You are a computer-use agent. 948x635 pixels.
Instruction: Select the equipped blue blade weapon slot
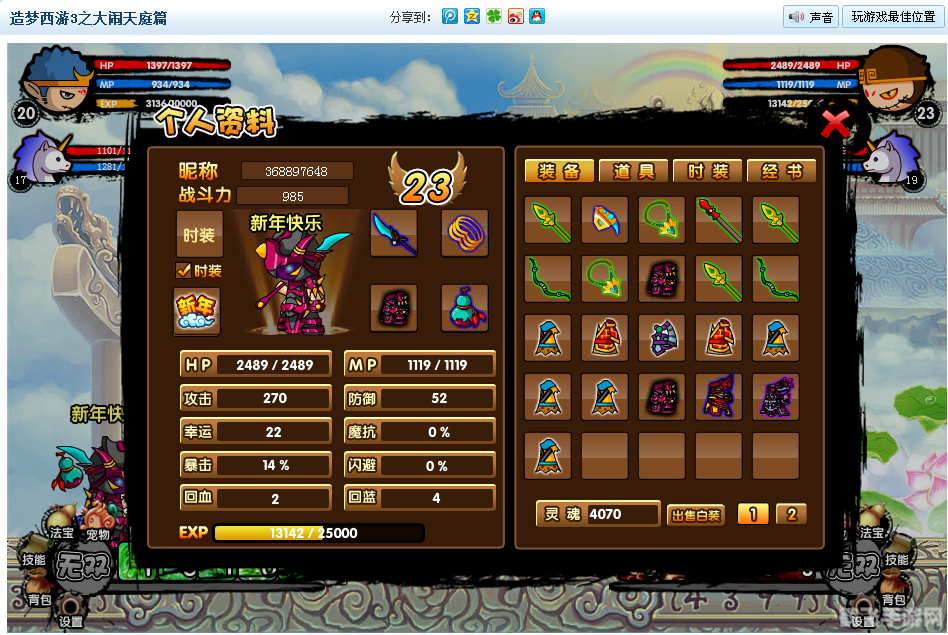[394, 234]
